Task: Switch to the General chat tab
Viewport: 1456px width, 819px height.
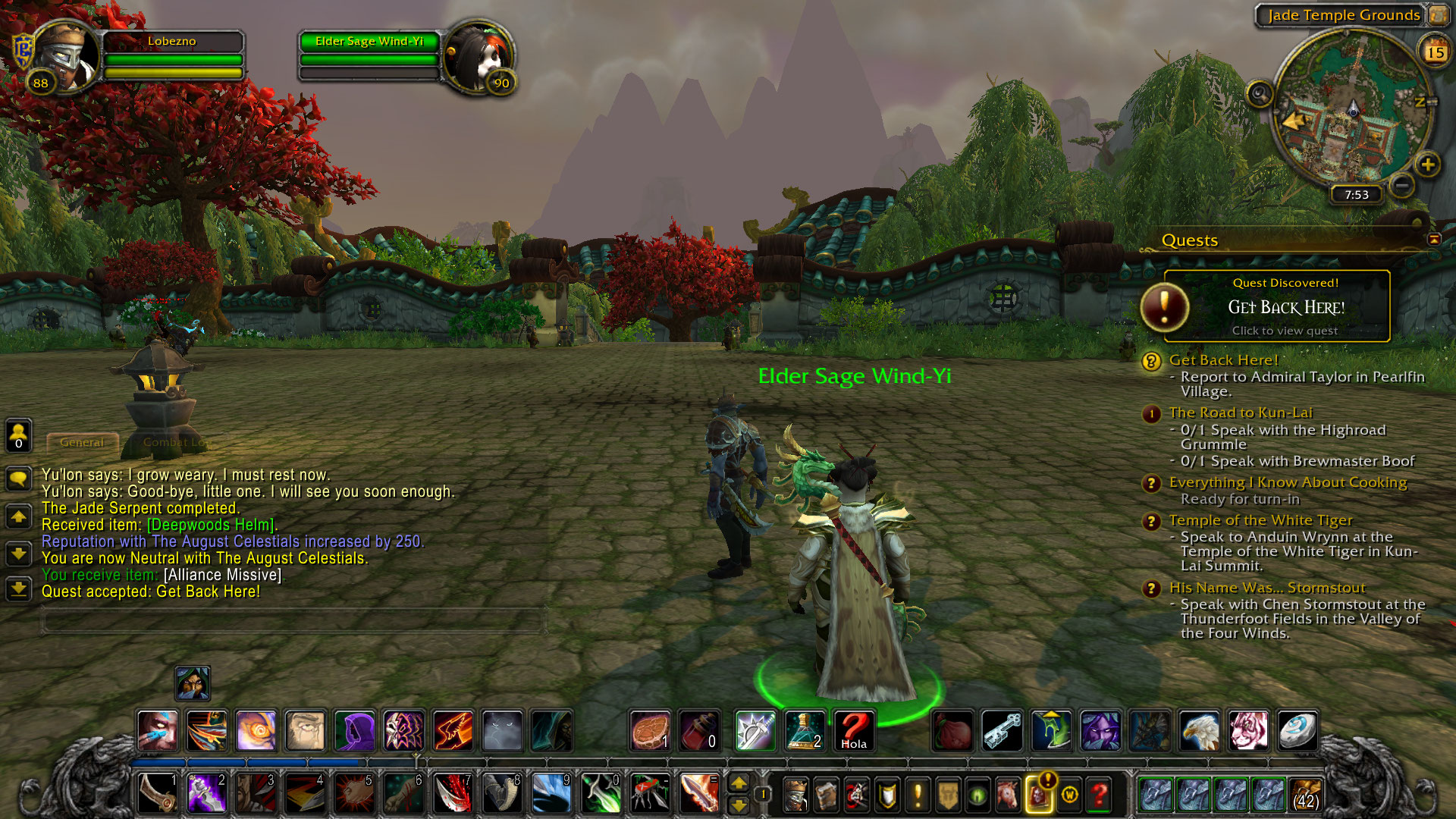Action: [x=82, y=442]
